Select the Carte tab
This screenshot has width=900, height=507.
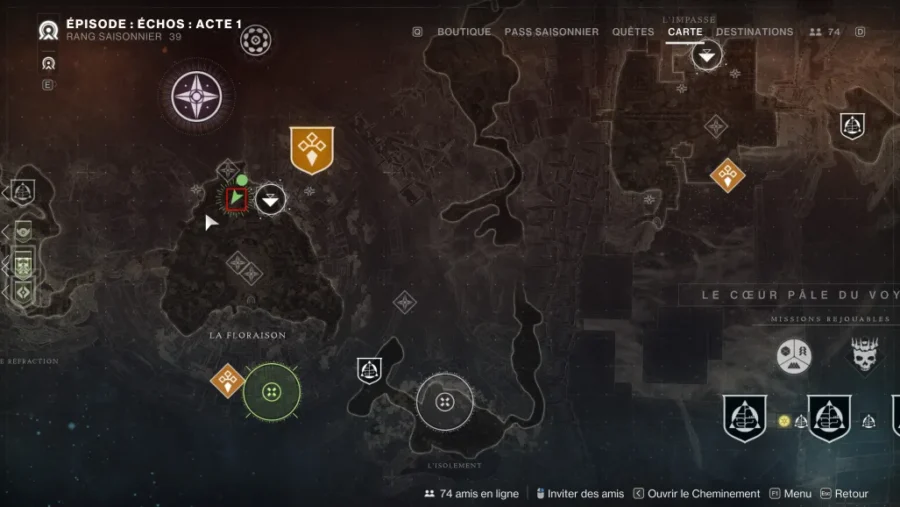coord(685,32)
